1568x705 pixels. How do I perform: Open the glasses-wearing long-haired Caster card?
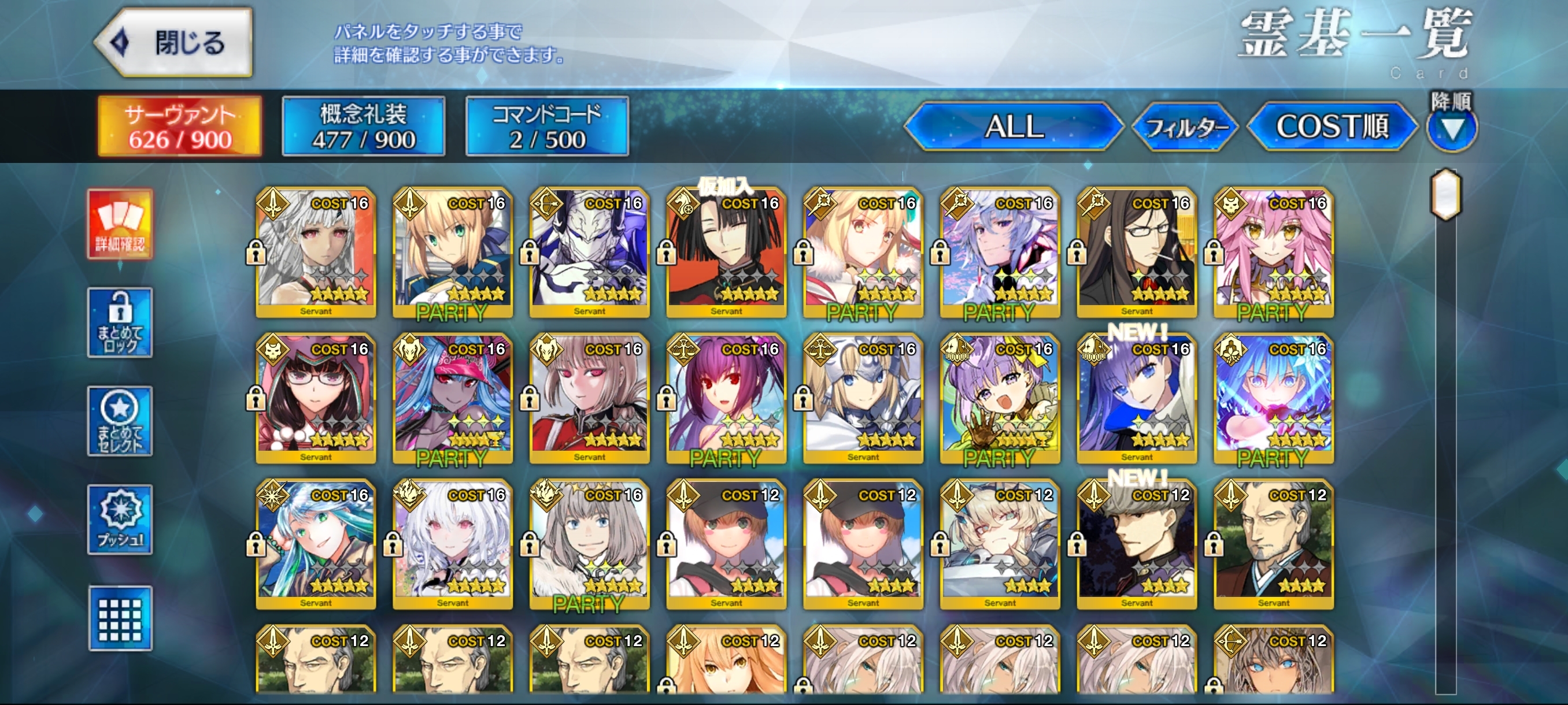tap(1137, 253)
